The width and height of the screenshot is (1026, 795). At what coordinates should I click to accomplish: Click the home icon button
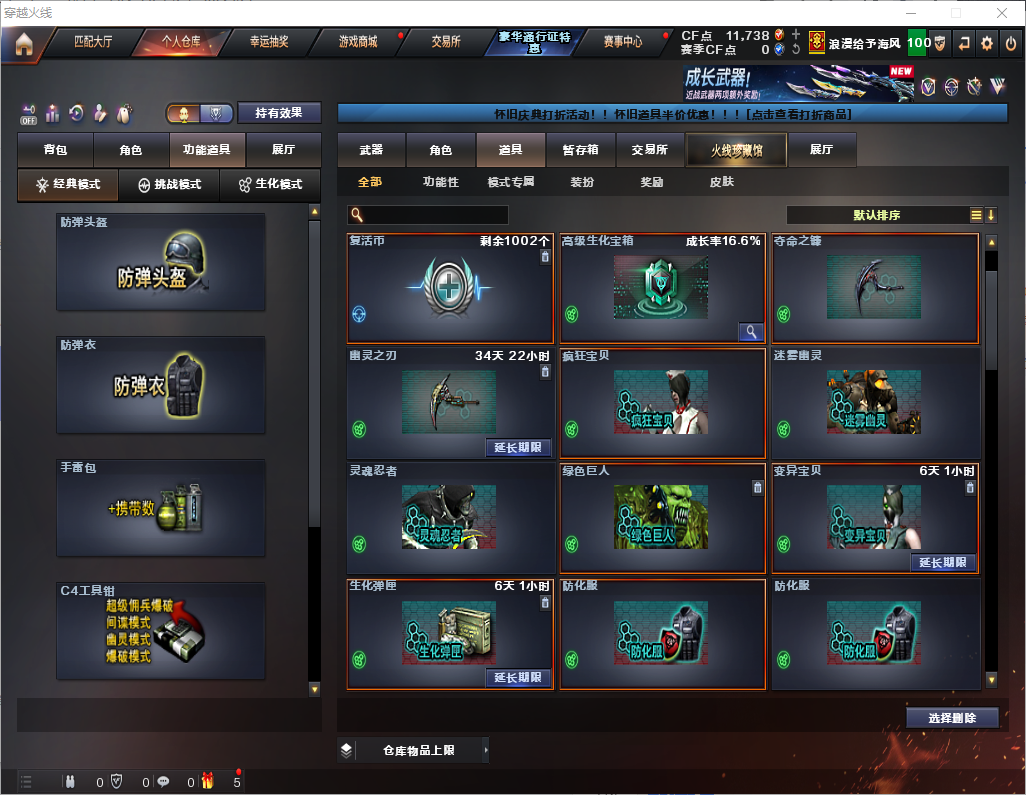(x=23, y=43)
